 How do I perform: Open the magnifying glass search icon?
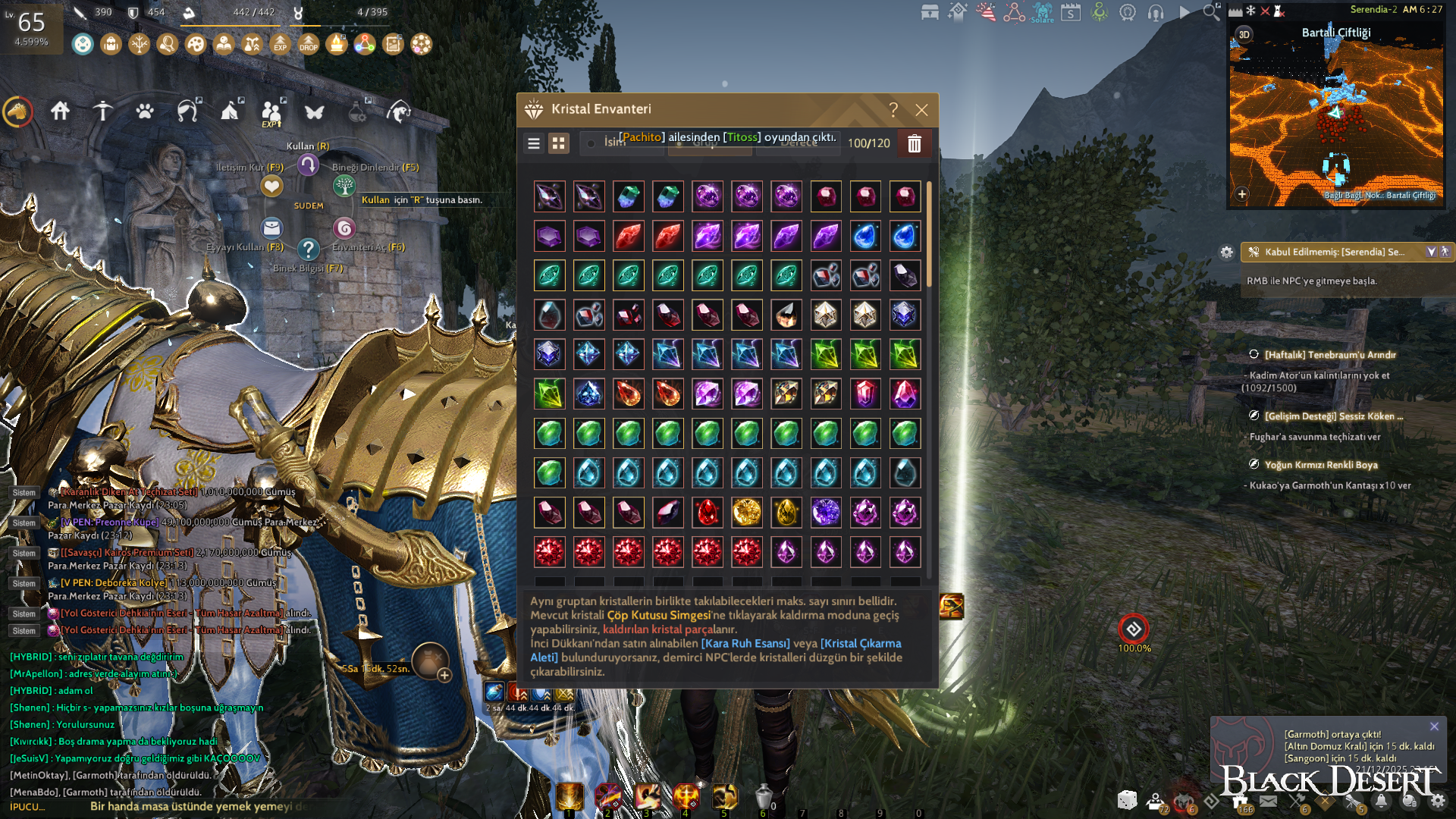pyautogui.click(x=1211, y=12)
